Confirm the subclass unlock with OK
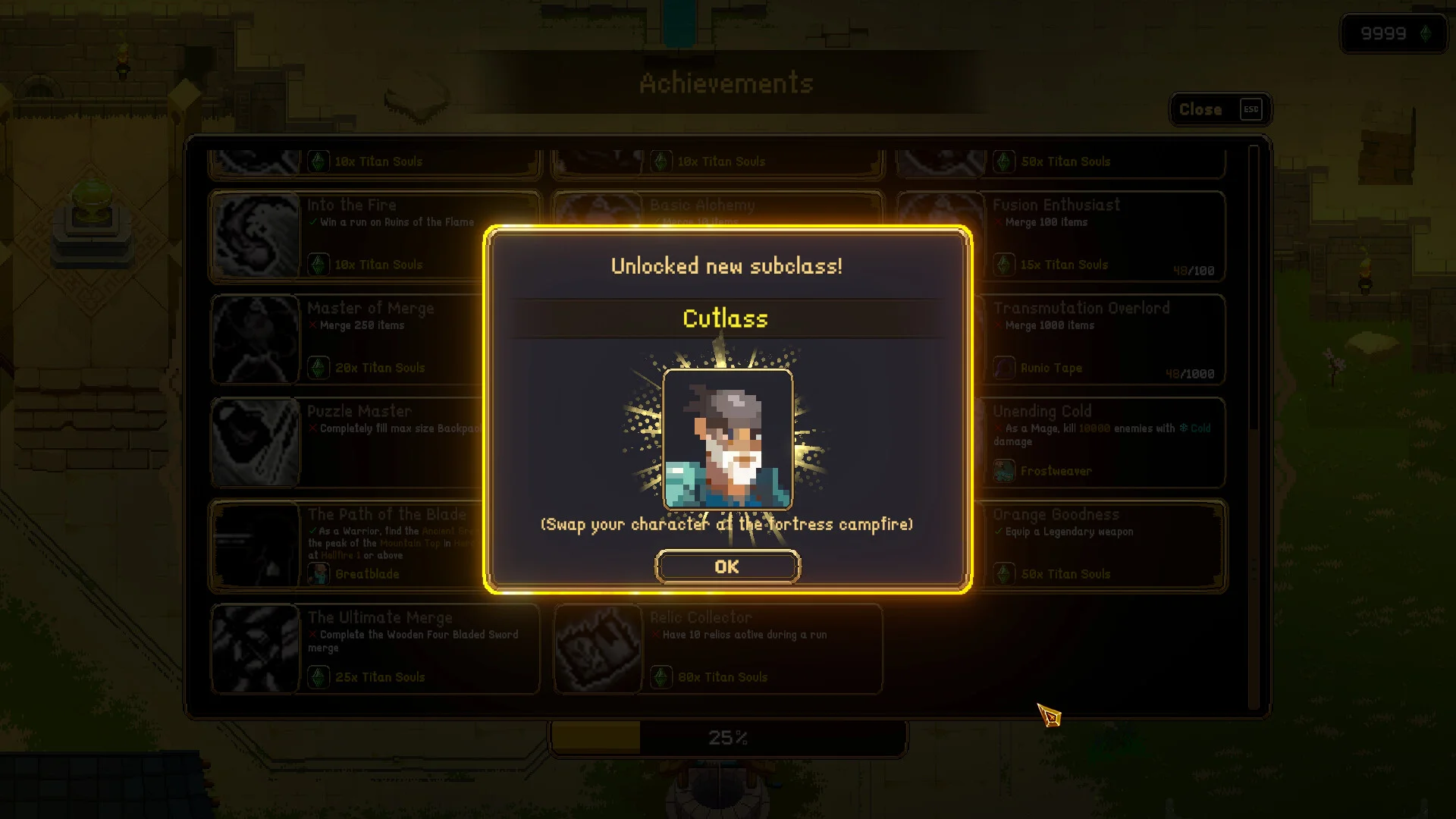Screen dimensions: 1456x819 click(727, 566)
